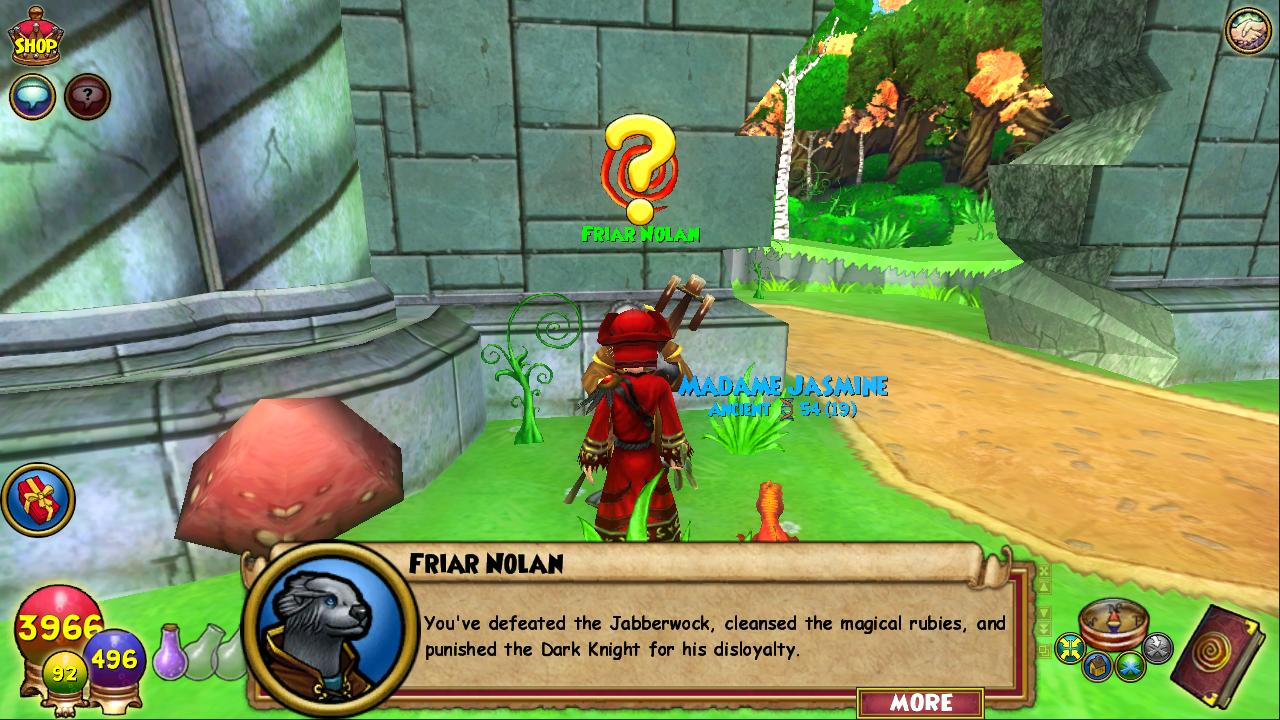Continue dialogue with the MORE button

[x=920, y=702]
